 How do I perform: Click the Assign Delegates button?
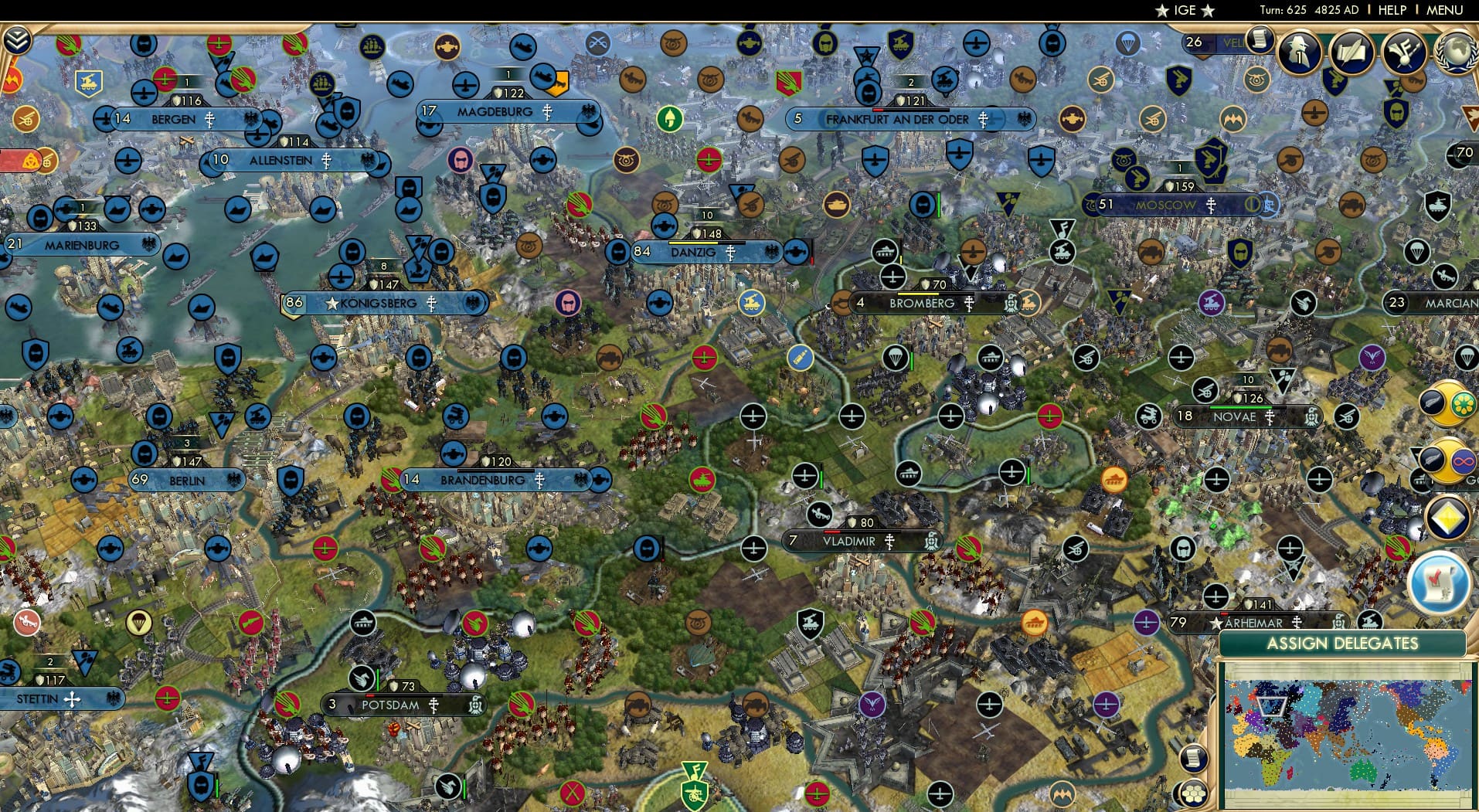tap(1342, 644)
